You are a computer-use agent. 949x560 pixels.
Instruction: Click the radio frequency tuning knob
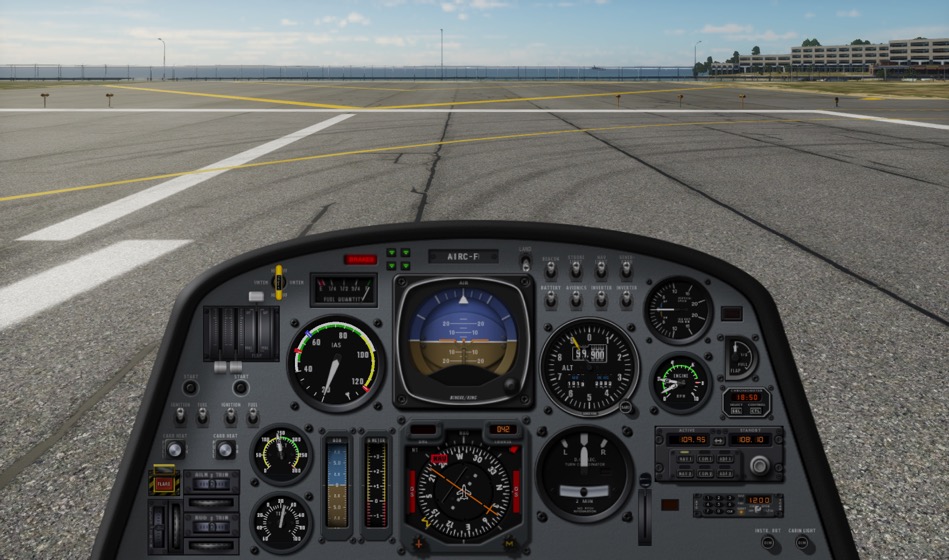(759, 465)
